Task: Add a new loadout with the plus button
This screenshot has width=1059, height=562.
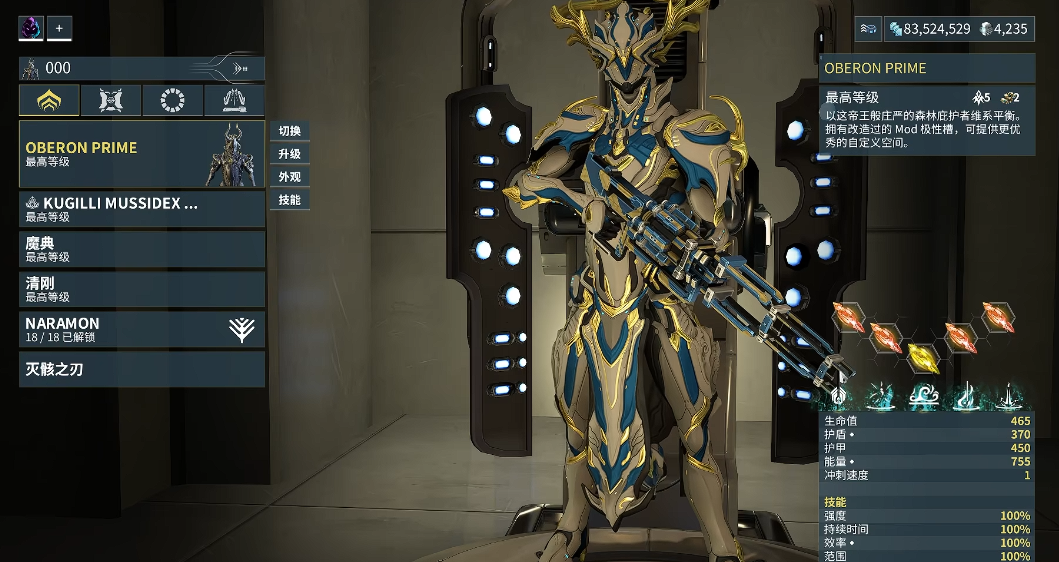Action: click(x=59, y=29)
